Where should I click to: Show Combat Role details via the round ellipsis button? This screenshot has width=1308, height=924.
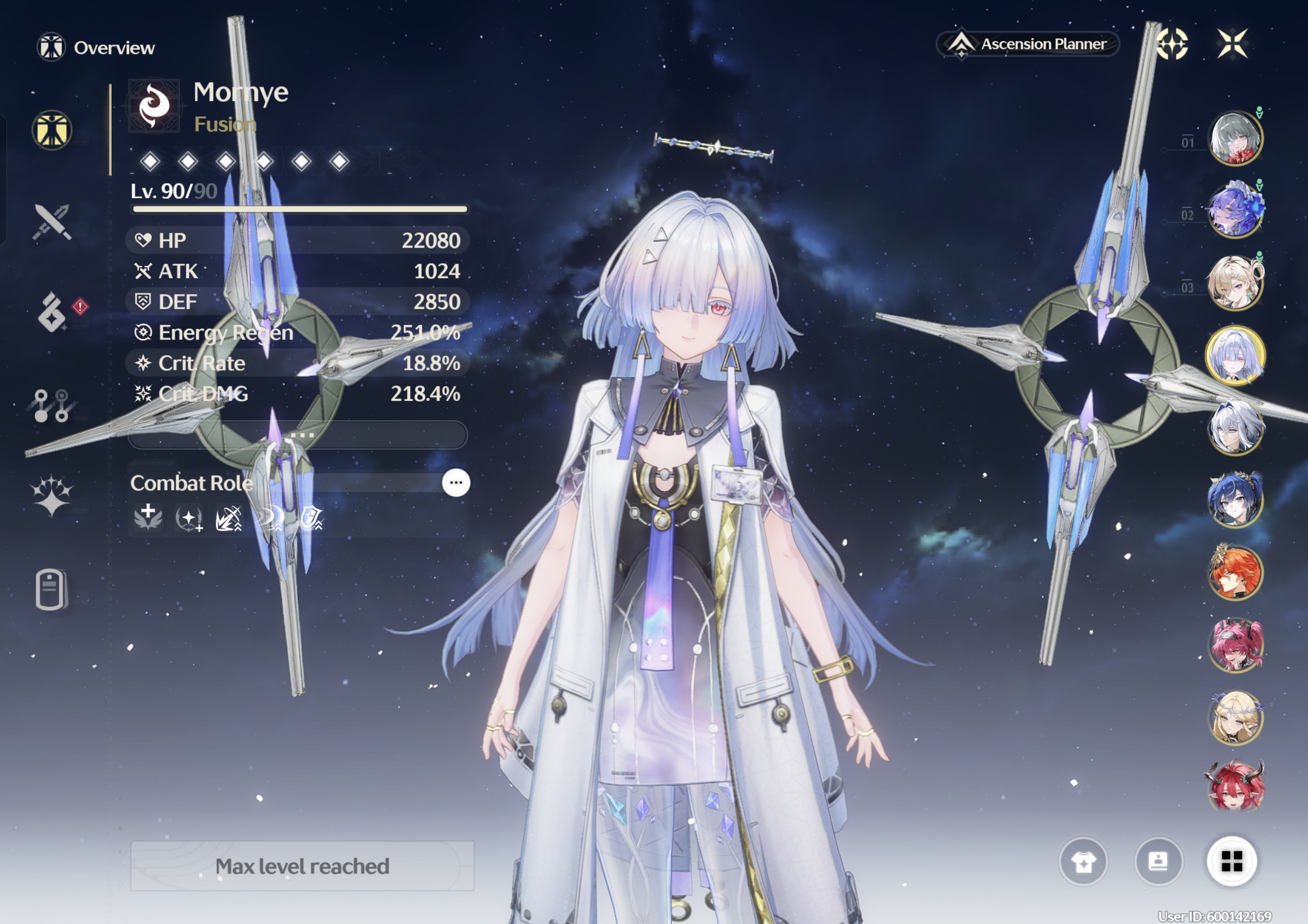click(456, 483)
